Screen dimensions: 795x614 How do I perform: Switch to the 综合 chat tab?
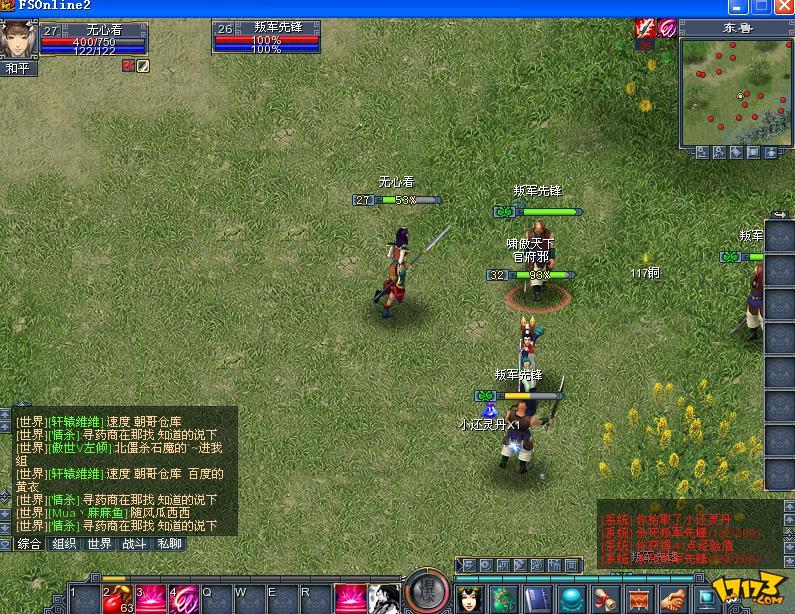pyautogui.click(x=29, y=544)
